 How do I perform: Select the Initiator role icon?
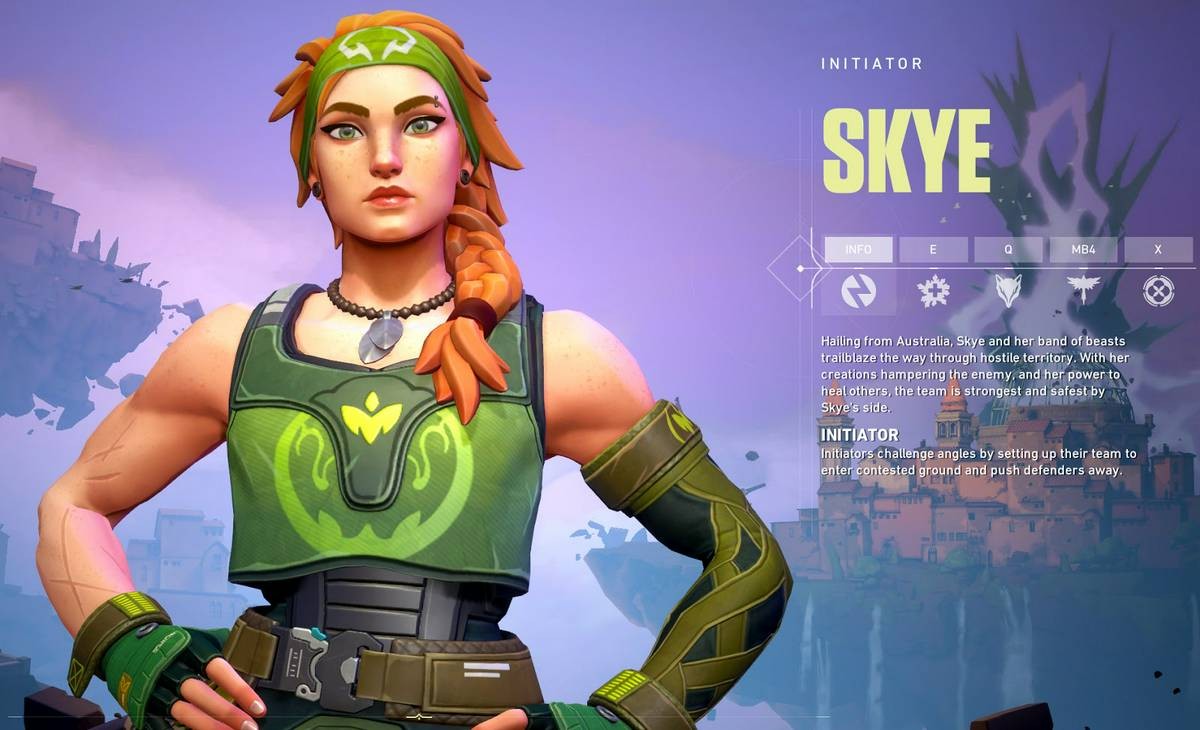pos(858,291)
